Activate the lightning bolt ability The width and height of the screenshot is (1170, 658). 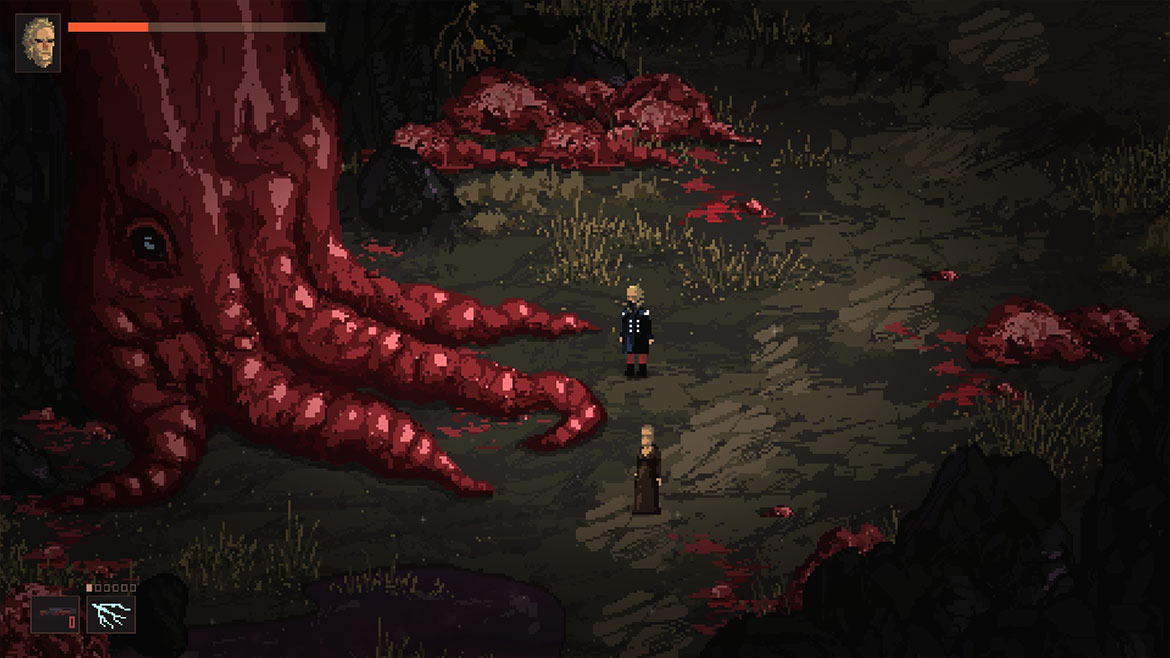point(111,614)
